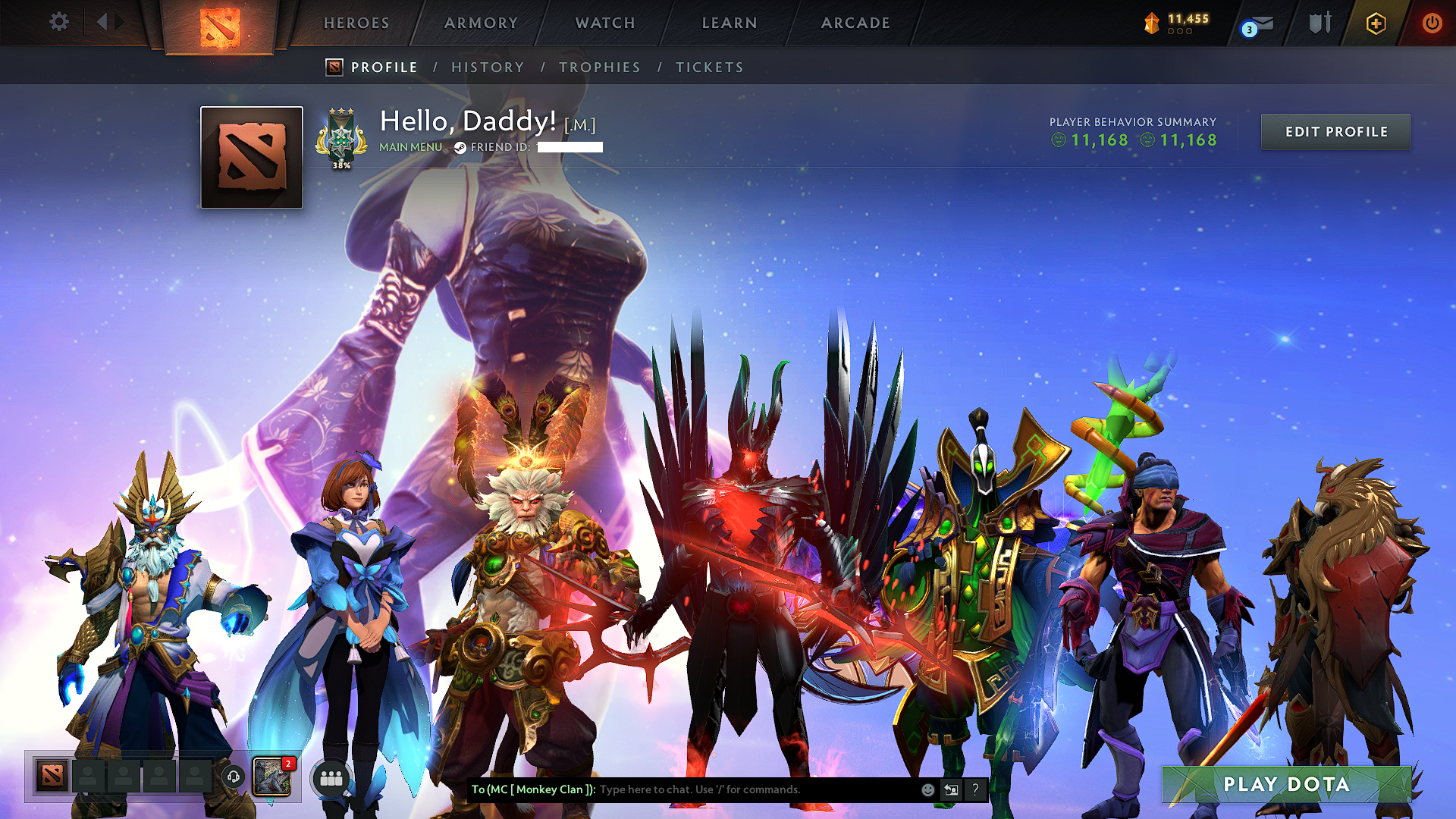The height and width of the screenshot is (819, 1456).
Task: Click the screenshot share icon beside chat
Action: (x=952, y=789)
